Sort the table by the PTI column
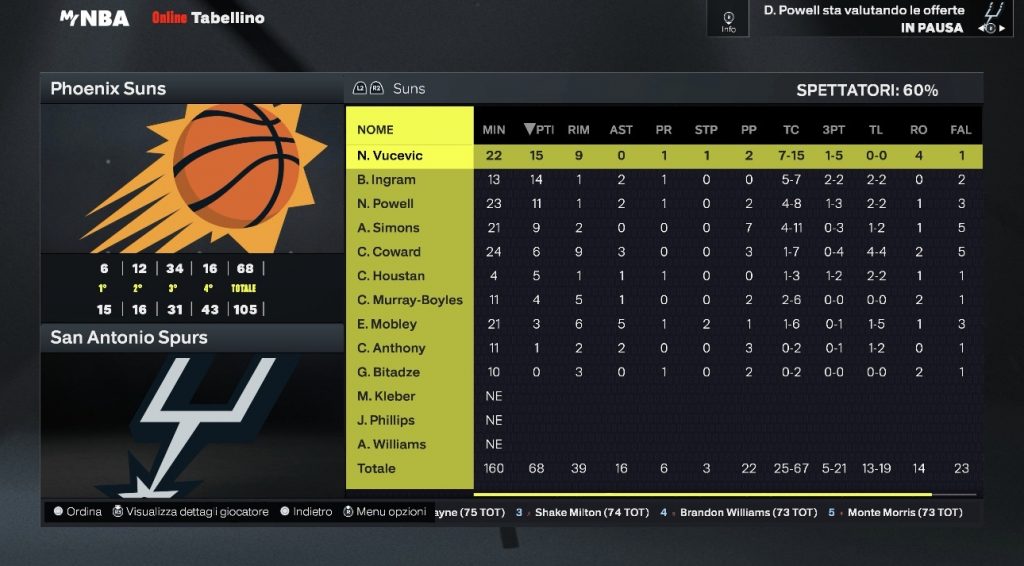 pyautogui.click(x=539, y=130)
